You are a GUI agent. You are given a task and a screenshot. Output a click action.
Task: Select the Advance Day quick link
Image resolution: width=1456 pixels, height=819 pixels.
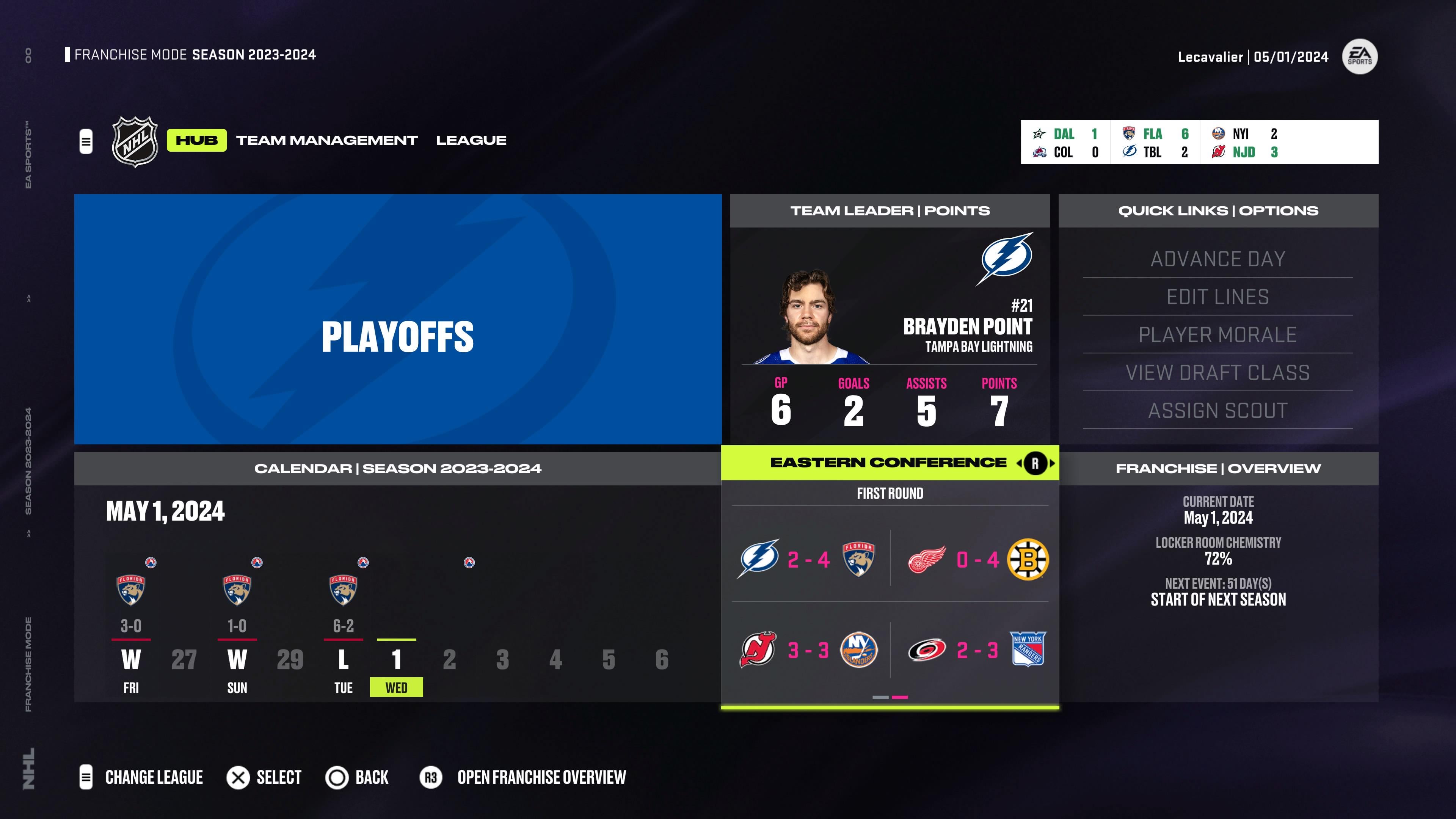pyautogui.click(x=1218, y=259)
